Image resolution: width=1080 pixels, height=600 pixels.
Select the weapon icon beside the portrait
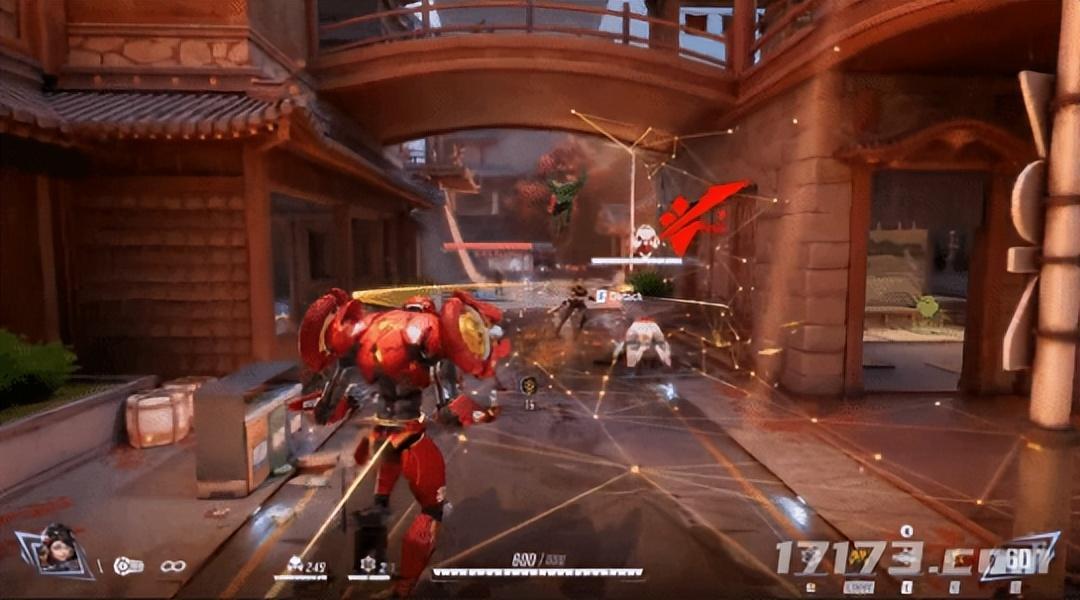coord(127,566)
